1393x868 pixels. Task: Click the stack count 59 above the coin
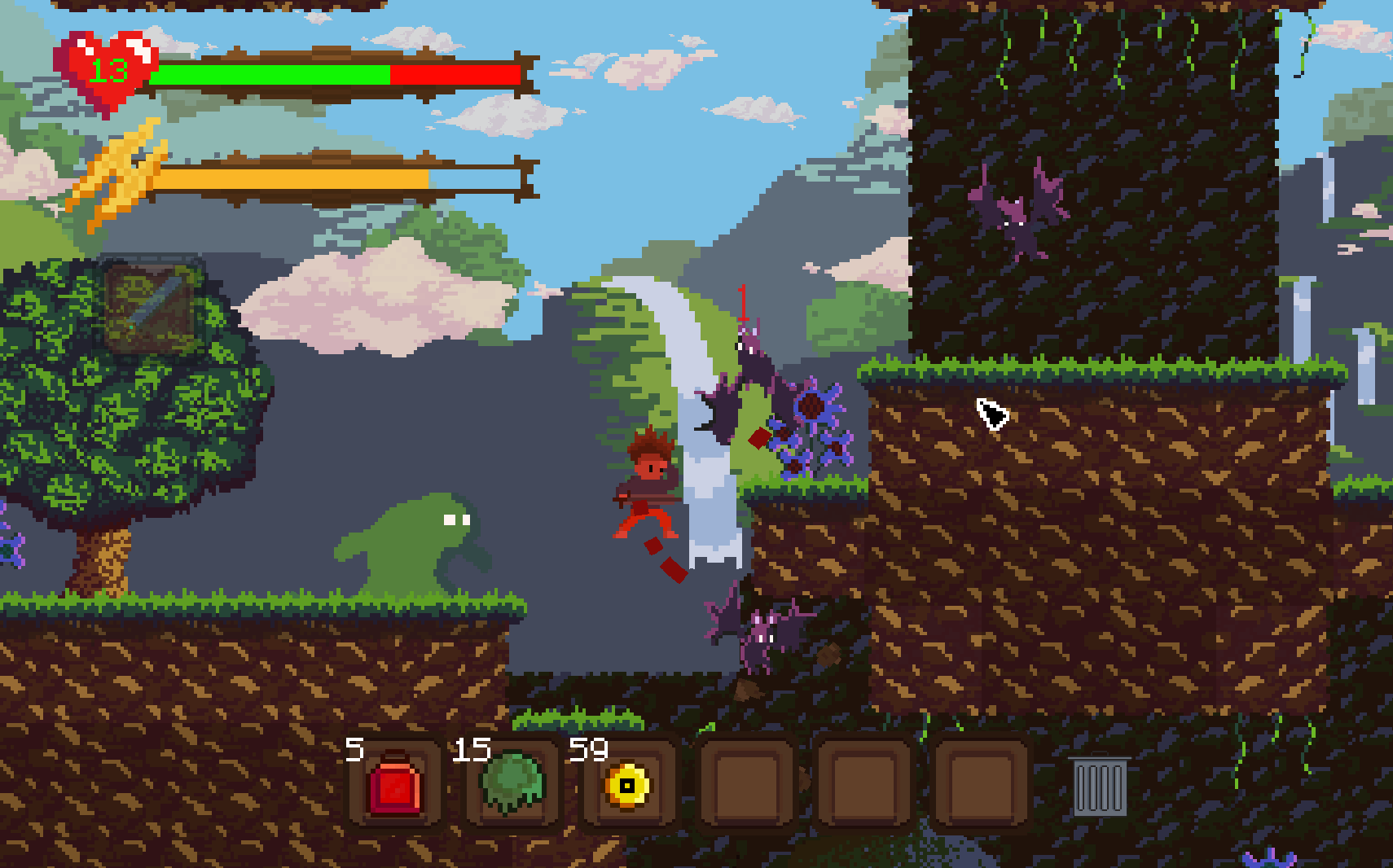[589, 748]
